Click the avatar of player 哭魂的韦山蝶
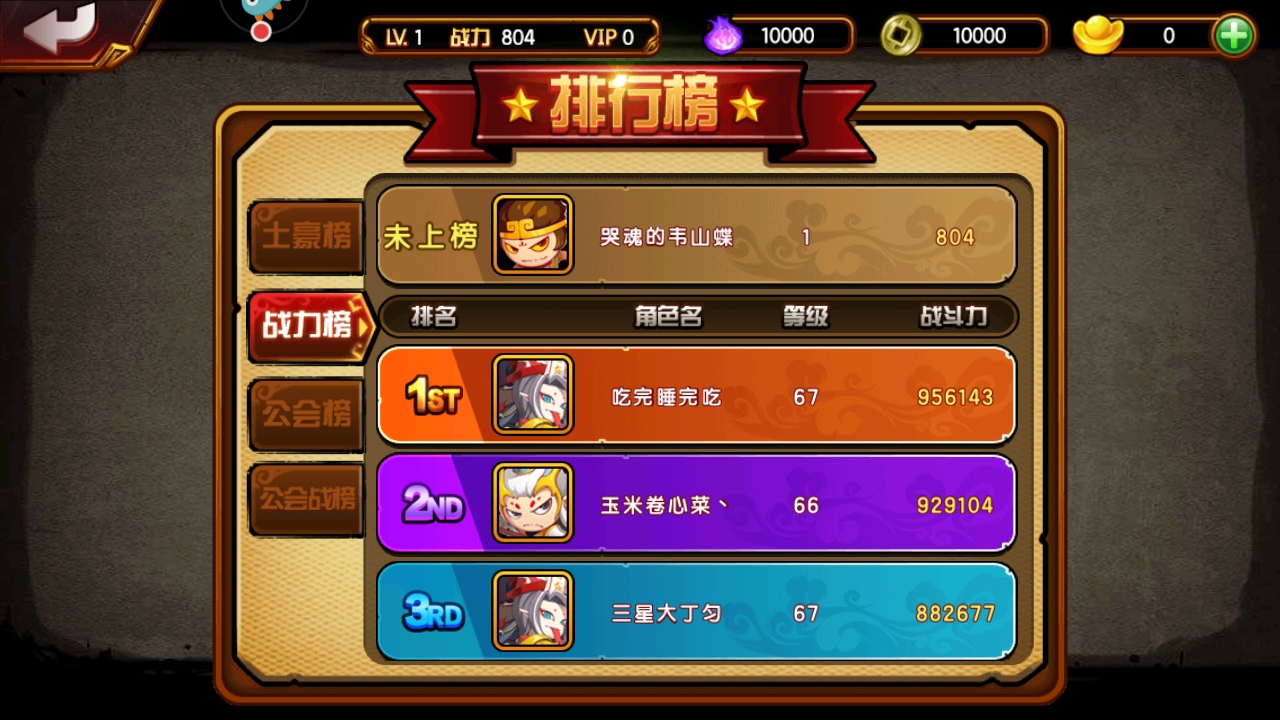 coord(533,236)
